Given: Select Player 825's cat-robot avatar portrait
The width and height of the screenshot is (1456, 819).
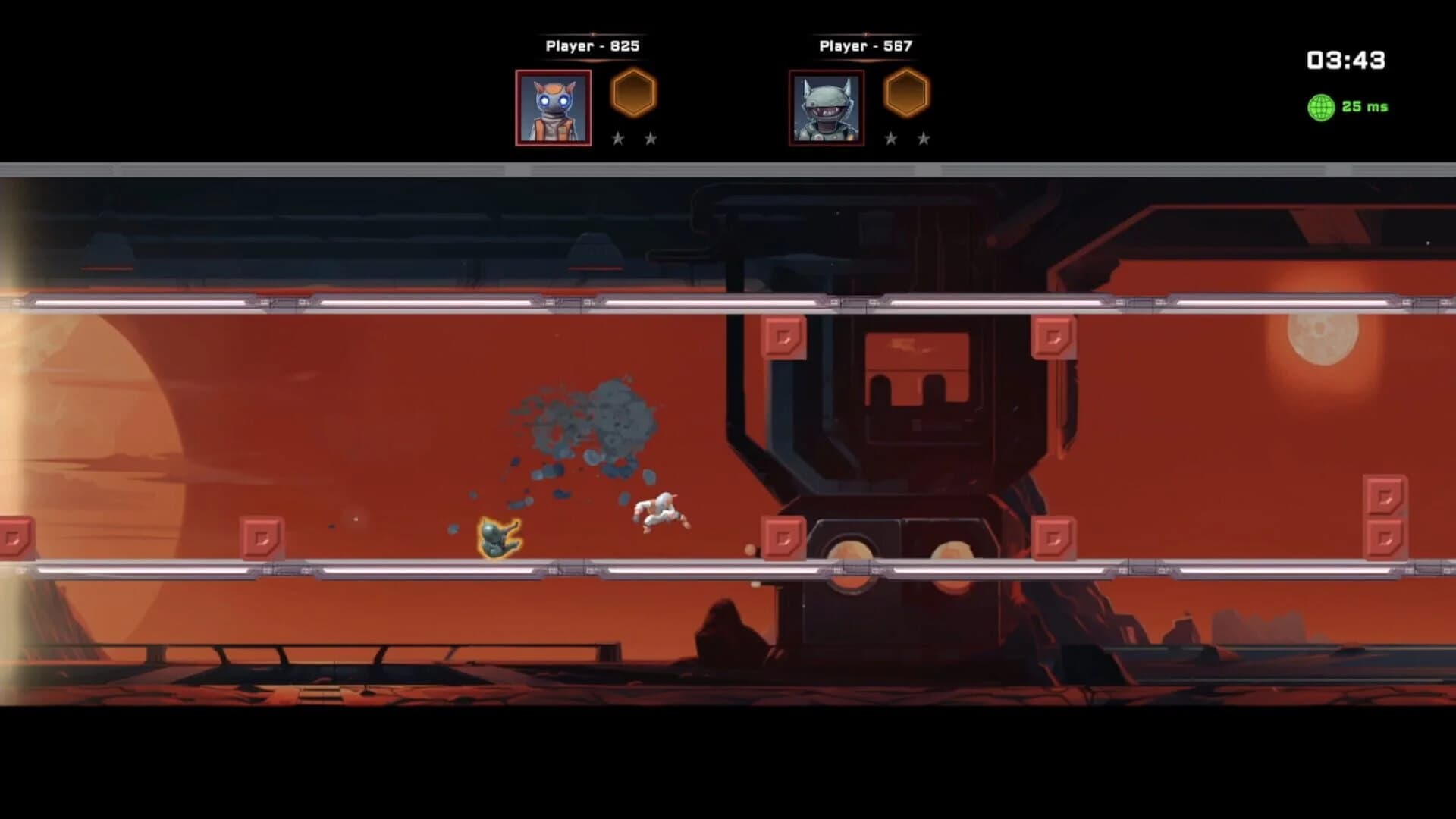Looking at the screenshot, I should [553, 108].
